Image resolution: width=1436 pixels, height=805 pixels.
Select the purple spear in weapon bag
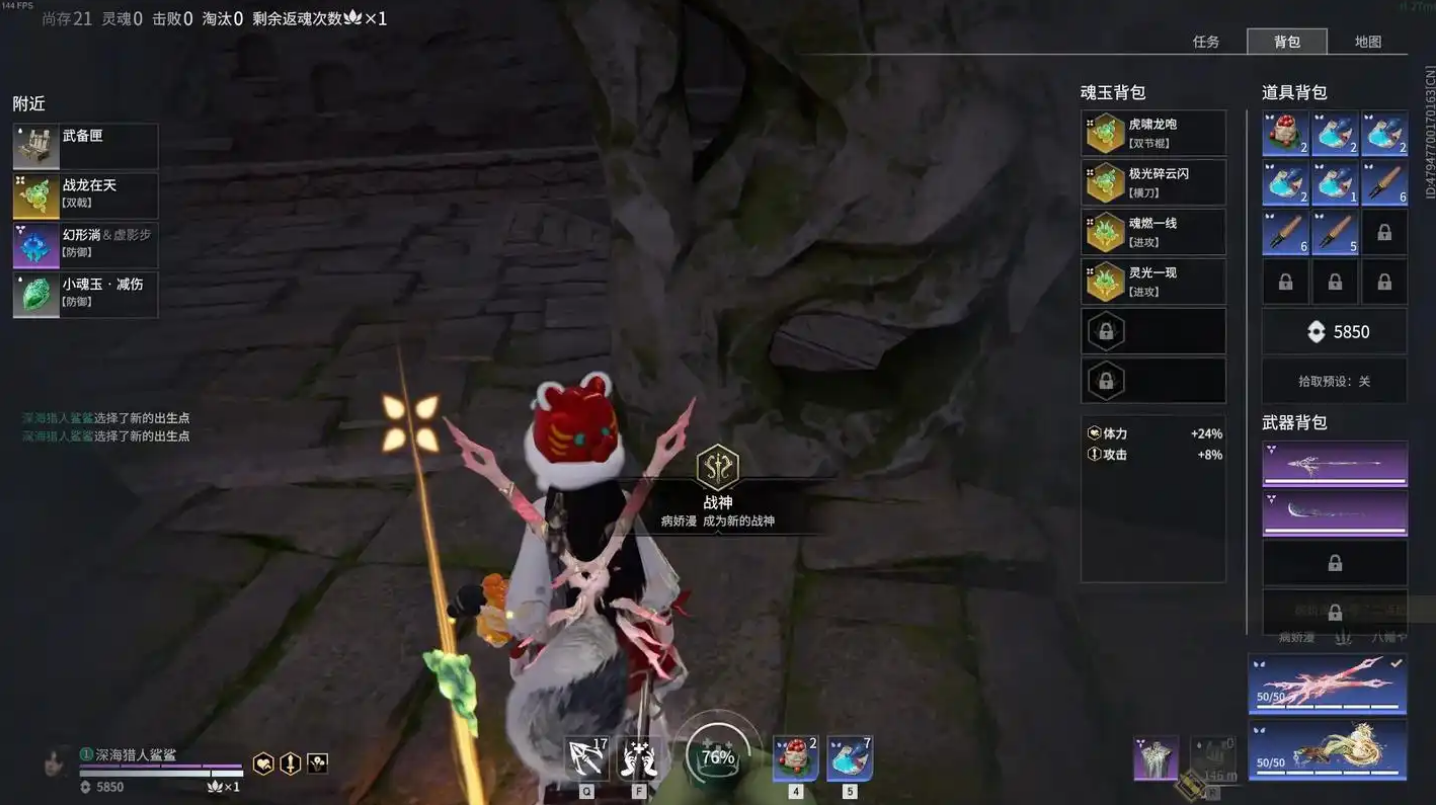pyautogui.click(x=1334, y=464)
